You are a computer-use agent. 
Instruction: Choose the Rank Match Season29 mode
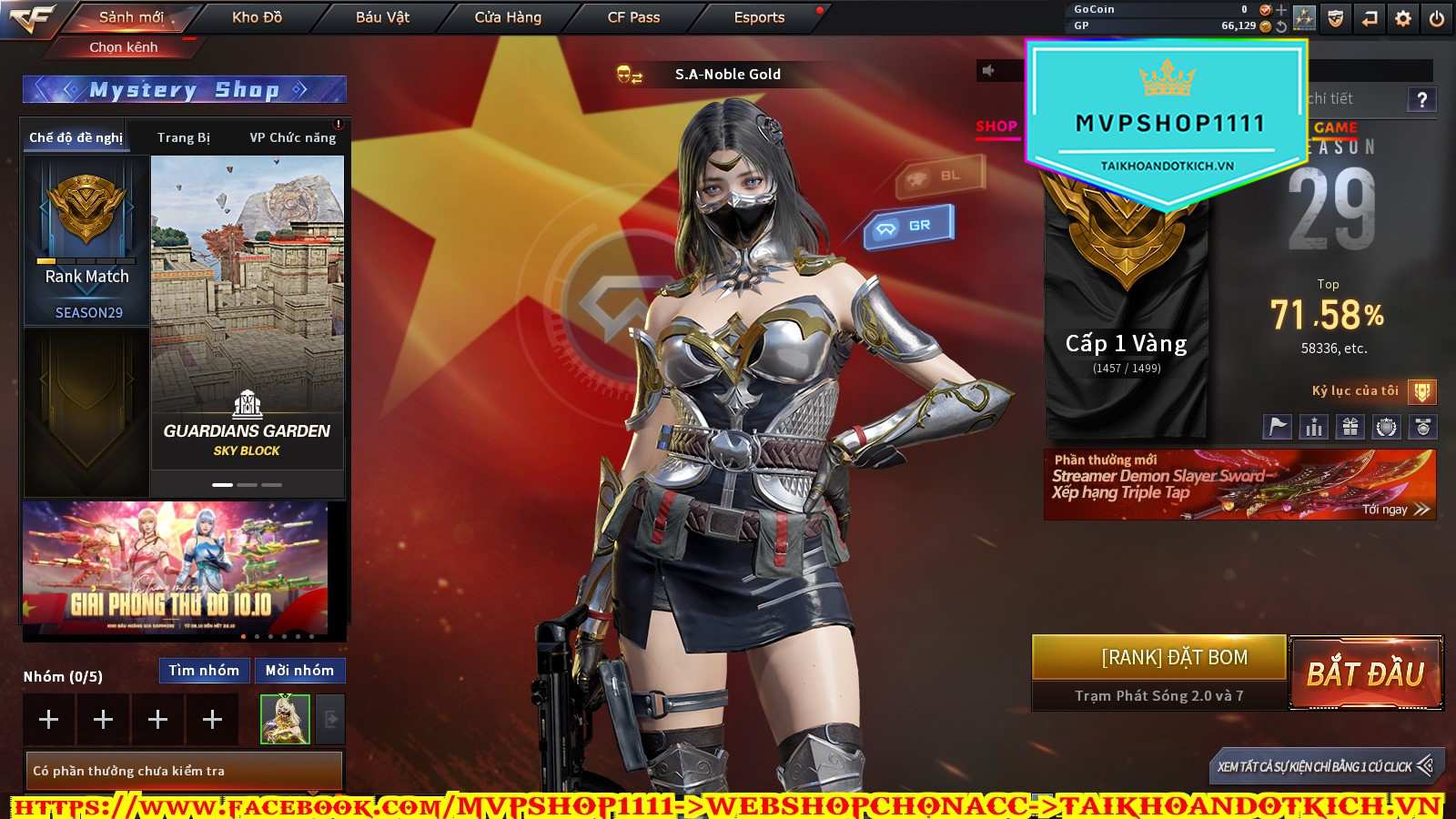click(86, 241)
